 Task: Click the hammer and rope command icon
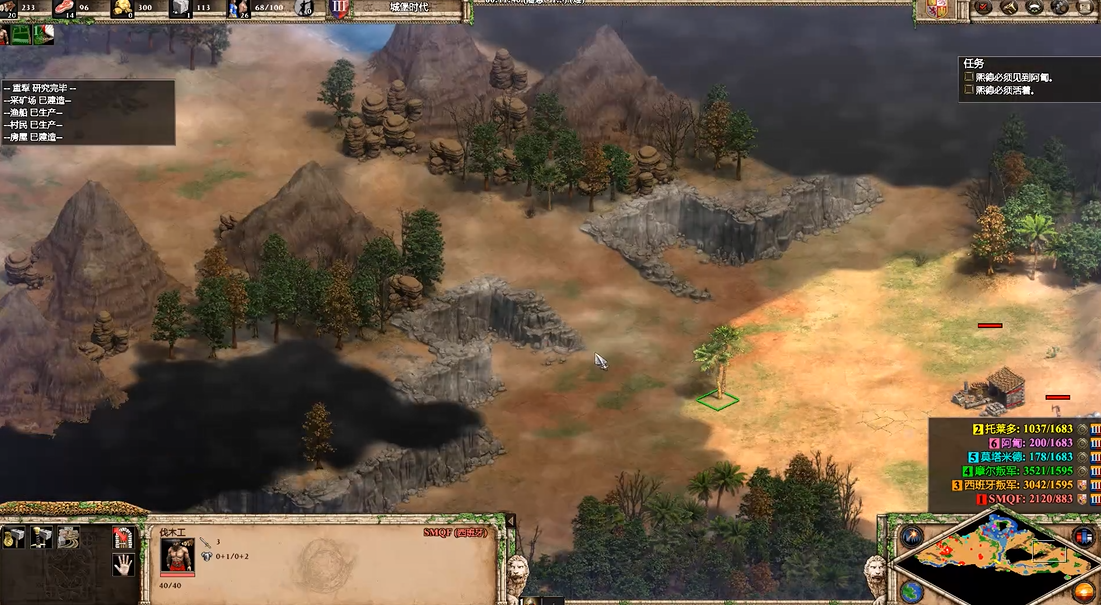point(68,538)
